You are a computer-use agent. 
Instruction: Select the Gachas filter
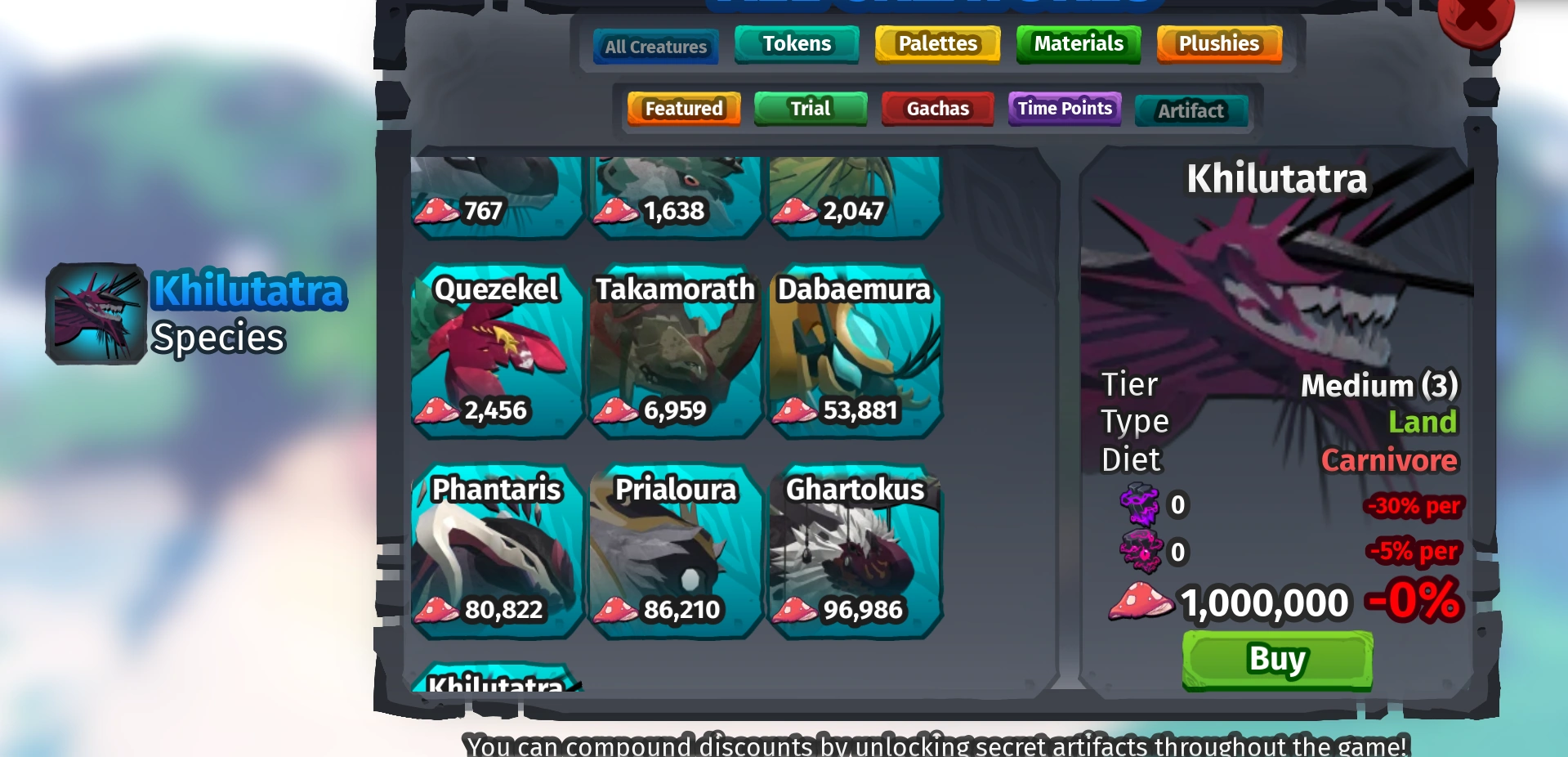937,108
